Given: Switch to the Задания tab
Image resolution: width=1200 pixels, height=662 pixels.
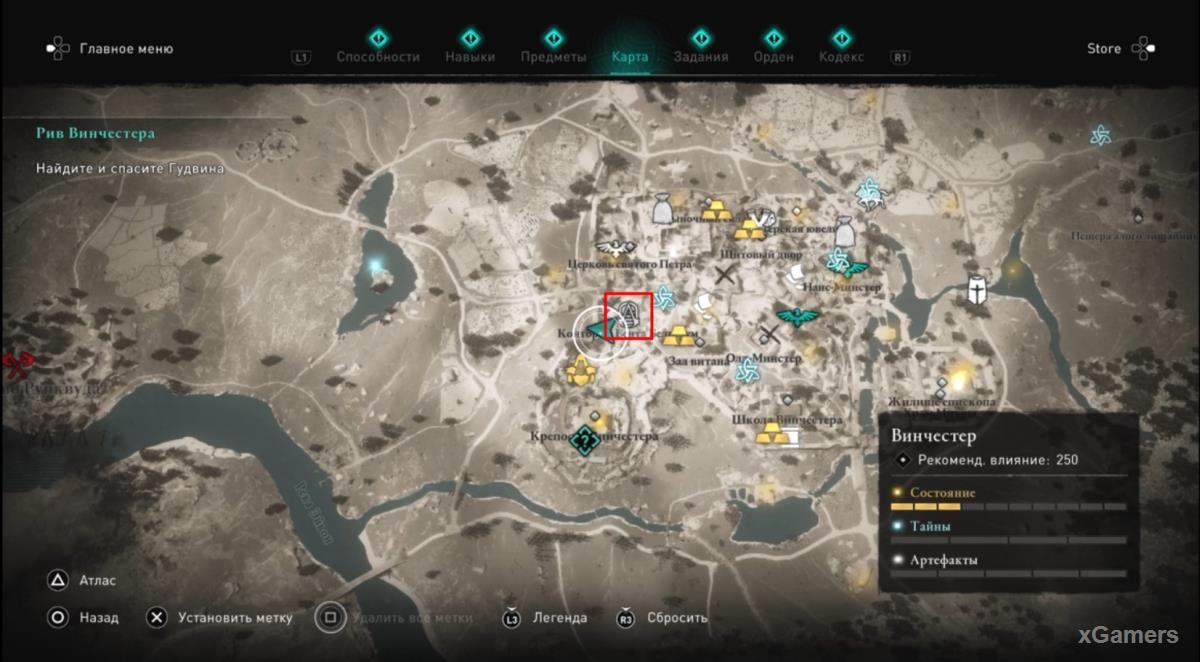Looking at the screenshot, I should pos(700,56).
